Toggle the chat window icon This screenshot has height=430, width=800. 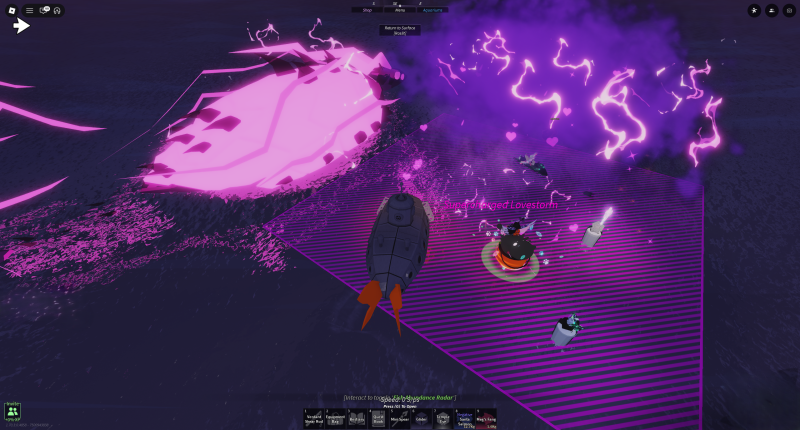[x=44, y=10]
